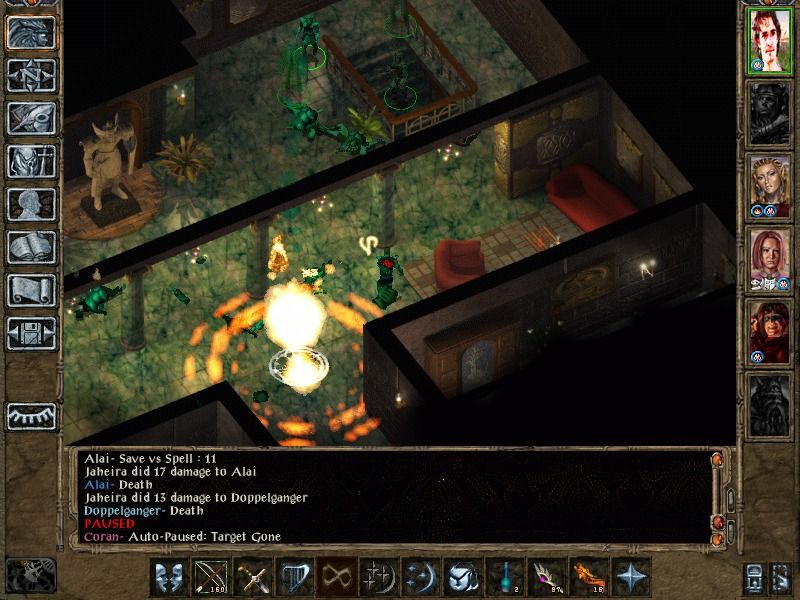Choose the bow weapon slot with 160 arrows
Viewport: 800px width, 600px height.
tap(212, 578)
